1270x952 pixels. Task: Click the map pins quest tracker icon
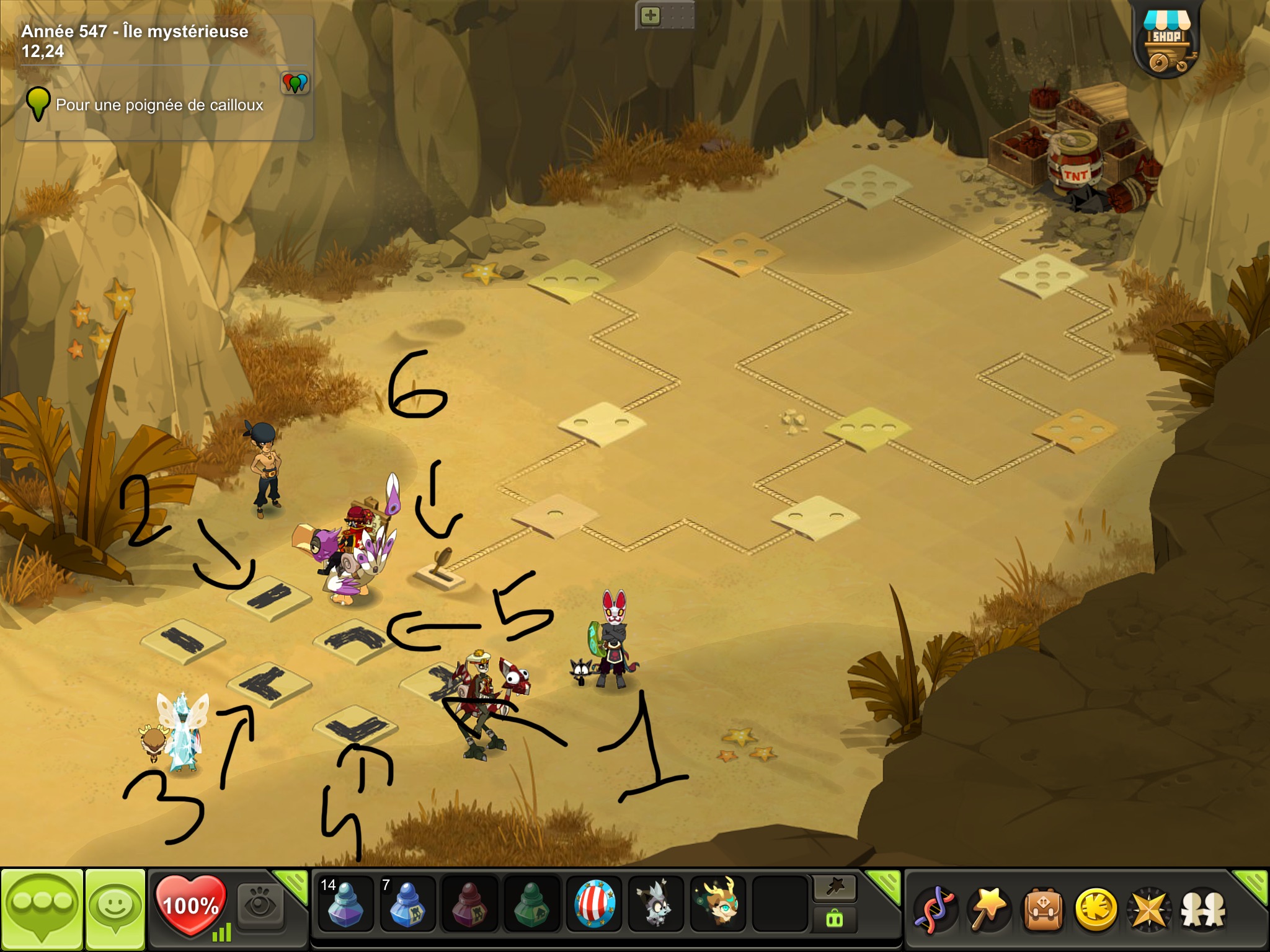click(x=295, y=82)
